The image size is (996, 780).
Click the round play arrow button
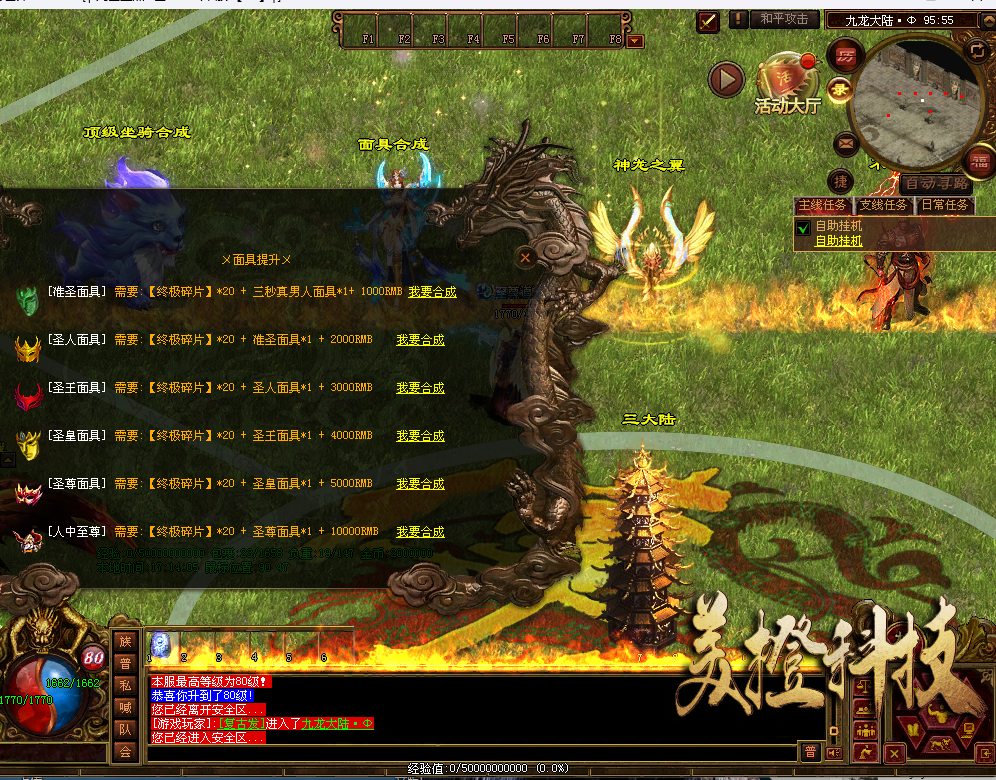(727, 78)
